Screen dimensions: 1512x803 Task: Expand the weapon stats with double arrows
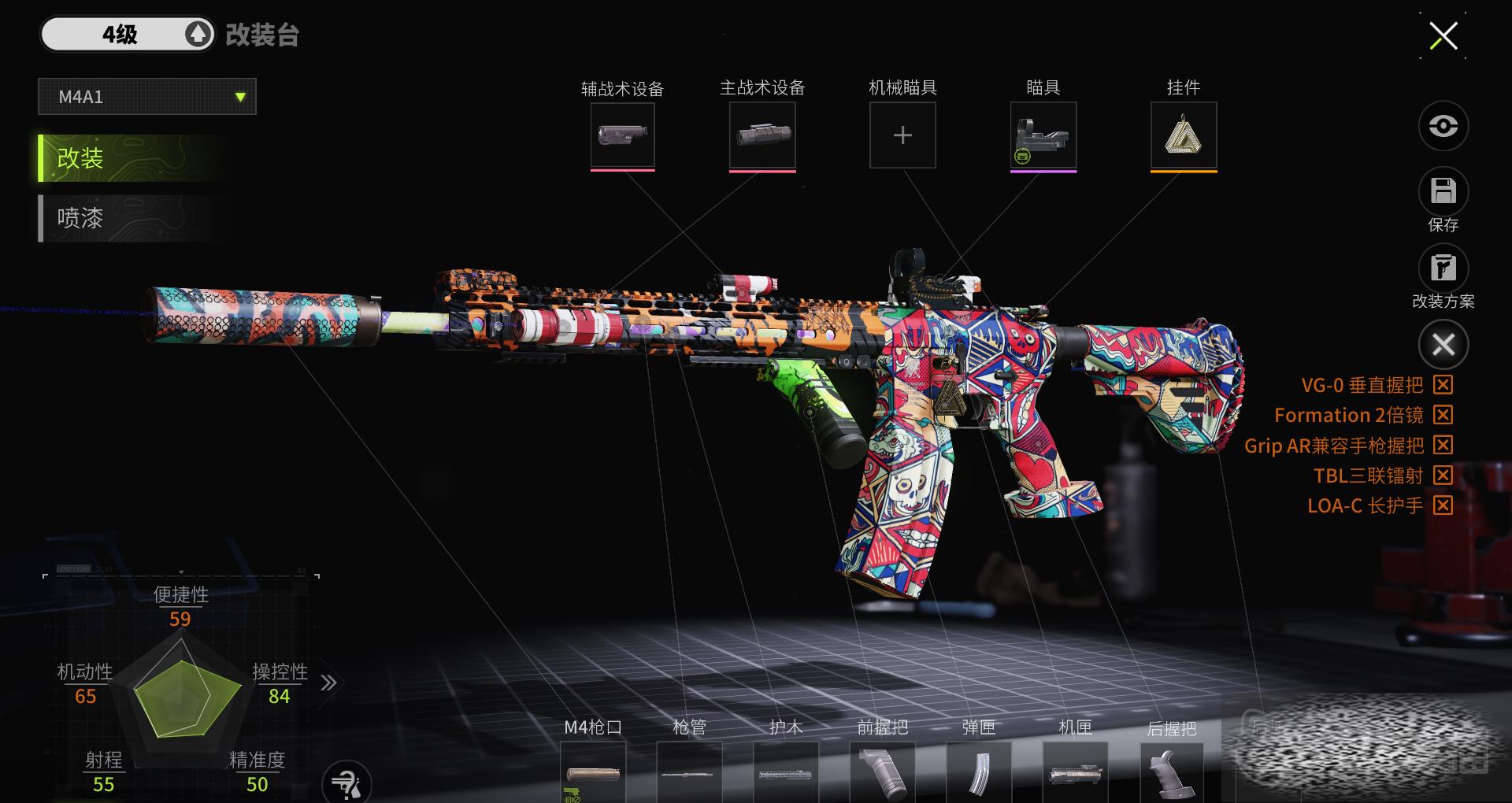(328, 683)
